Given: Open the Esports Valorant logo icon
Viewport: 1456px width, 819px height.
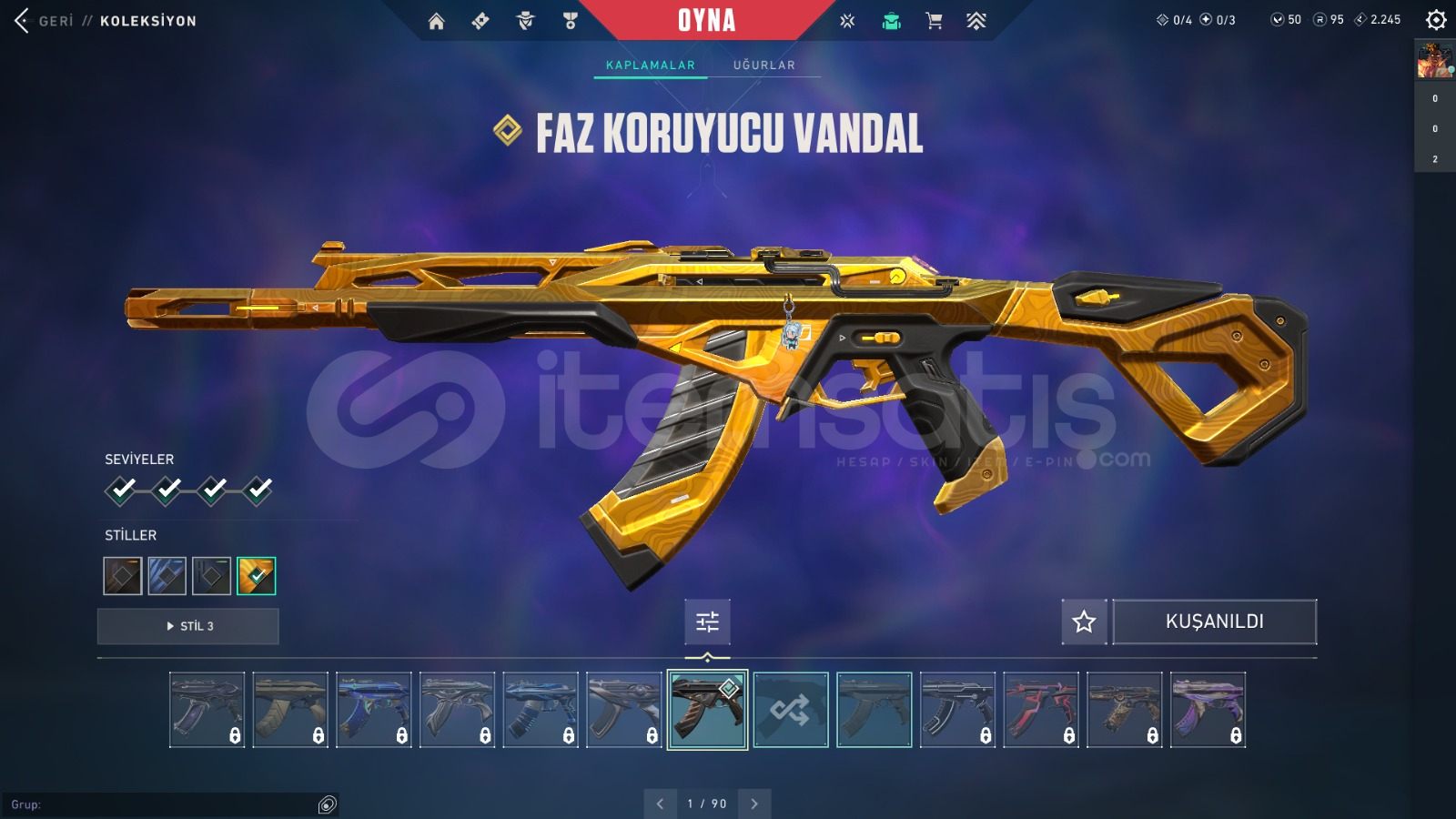Looking at the screenshot, I should click(978, 20).
